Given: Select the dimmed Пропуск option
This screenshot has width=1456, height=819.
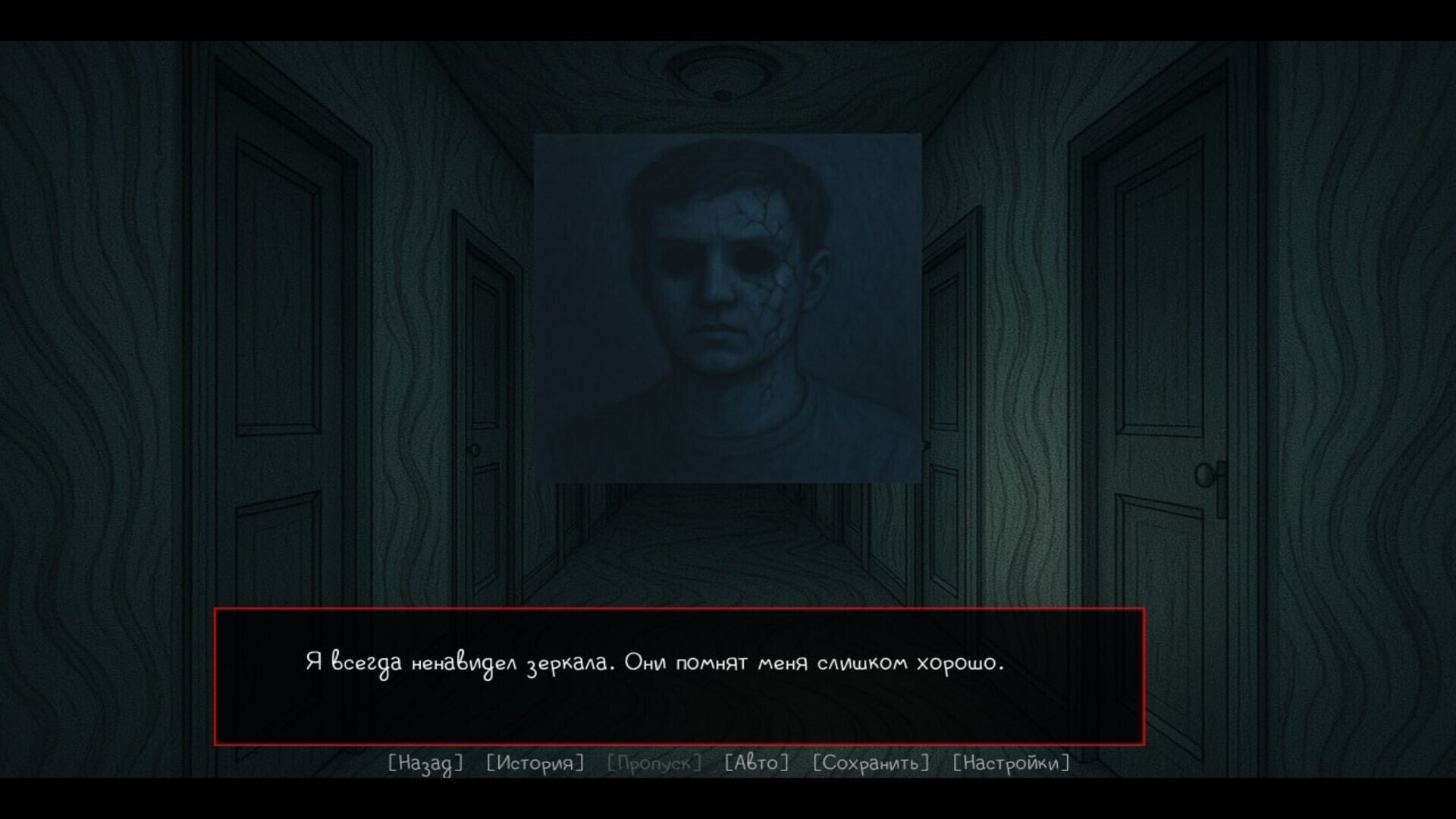Looking at the screenshot, I should tap(654, 764).
